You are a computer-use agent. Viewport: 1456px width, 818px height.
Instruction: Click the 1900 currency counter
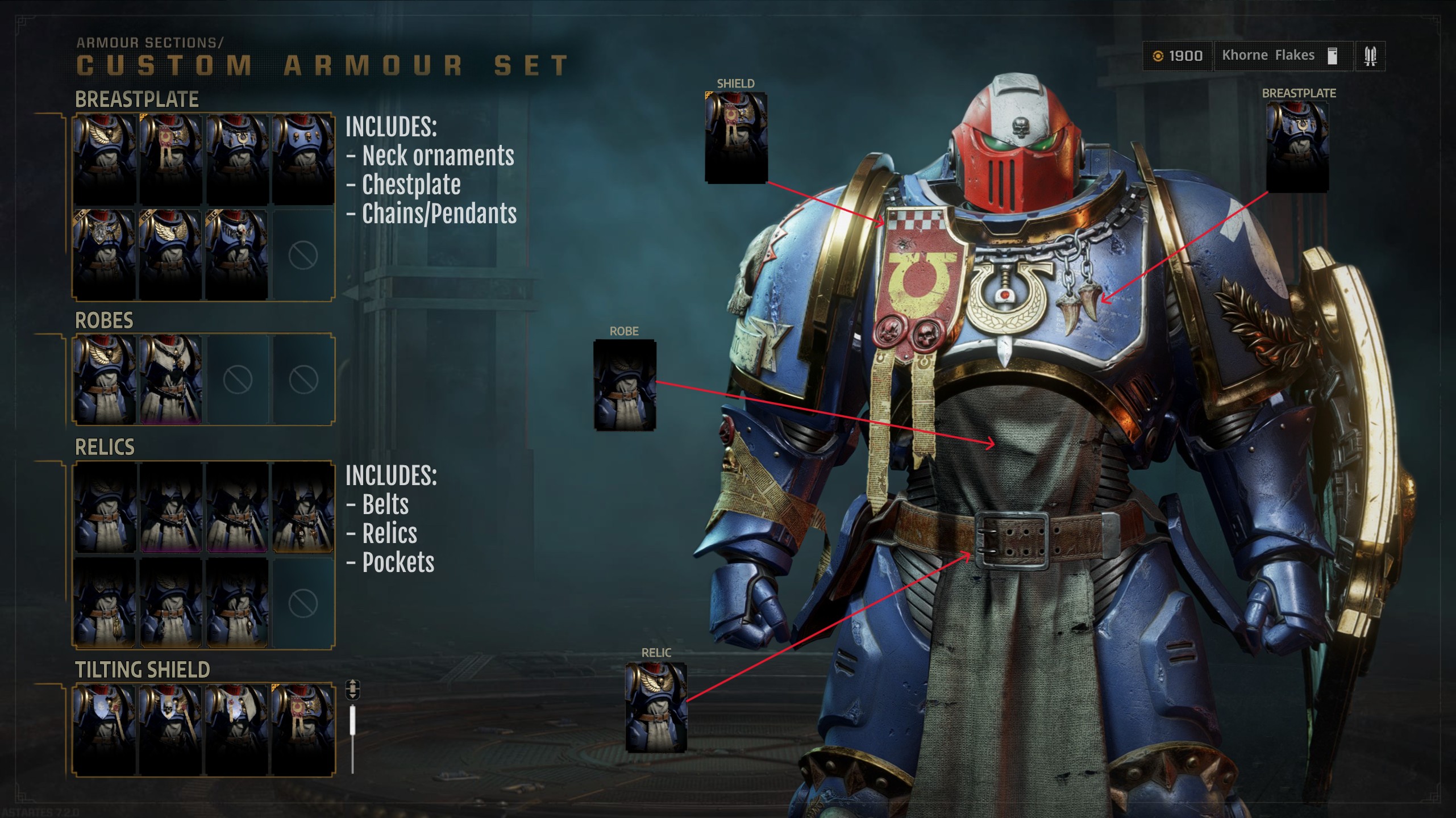1185,55
